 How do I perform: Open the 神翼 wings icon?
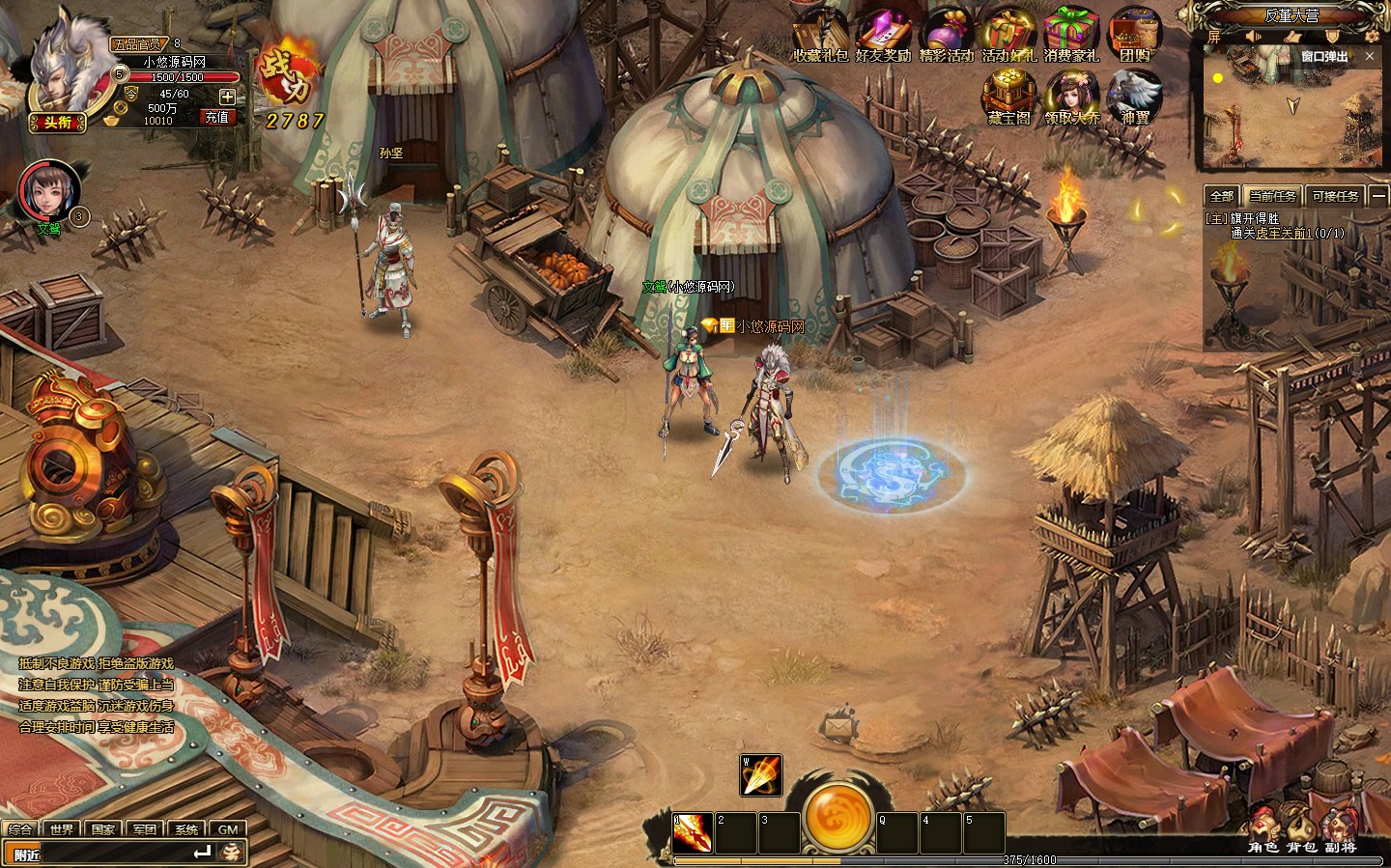coord(1134,96)
